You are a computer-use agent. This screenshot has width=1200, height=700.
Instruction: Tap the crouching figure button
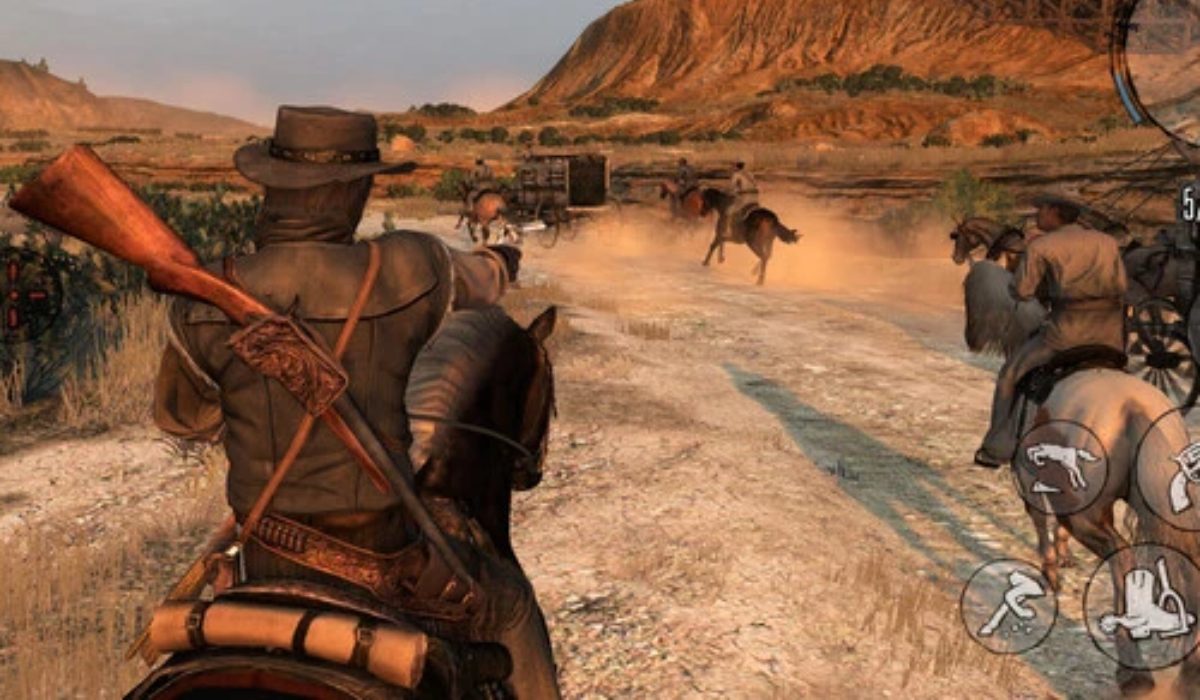coord(1008,607)
